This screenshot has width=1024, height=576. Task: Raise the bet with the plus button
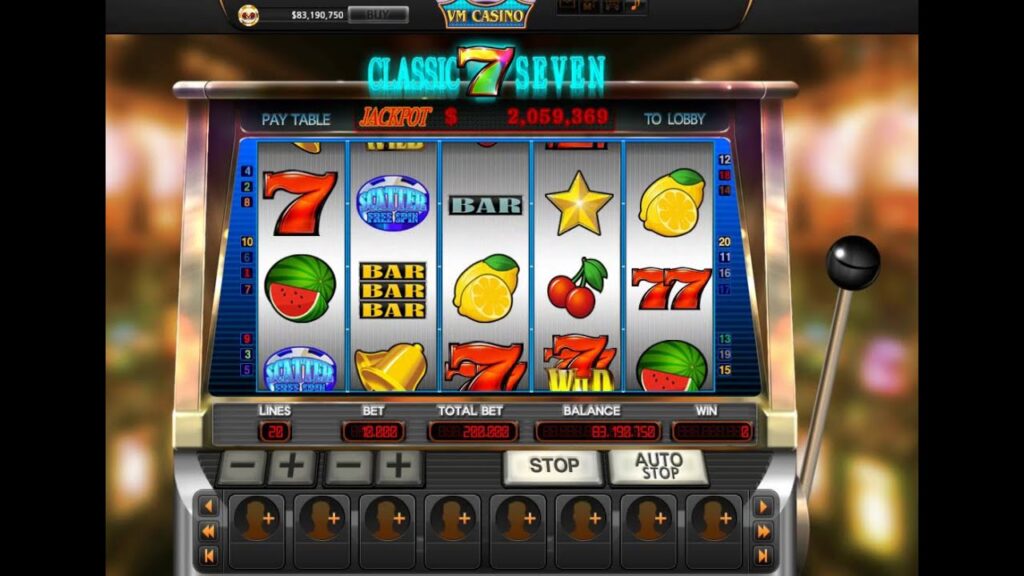[x=399, y=466]
